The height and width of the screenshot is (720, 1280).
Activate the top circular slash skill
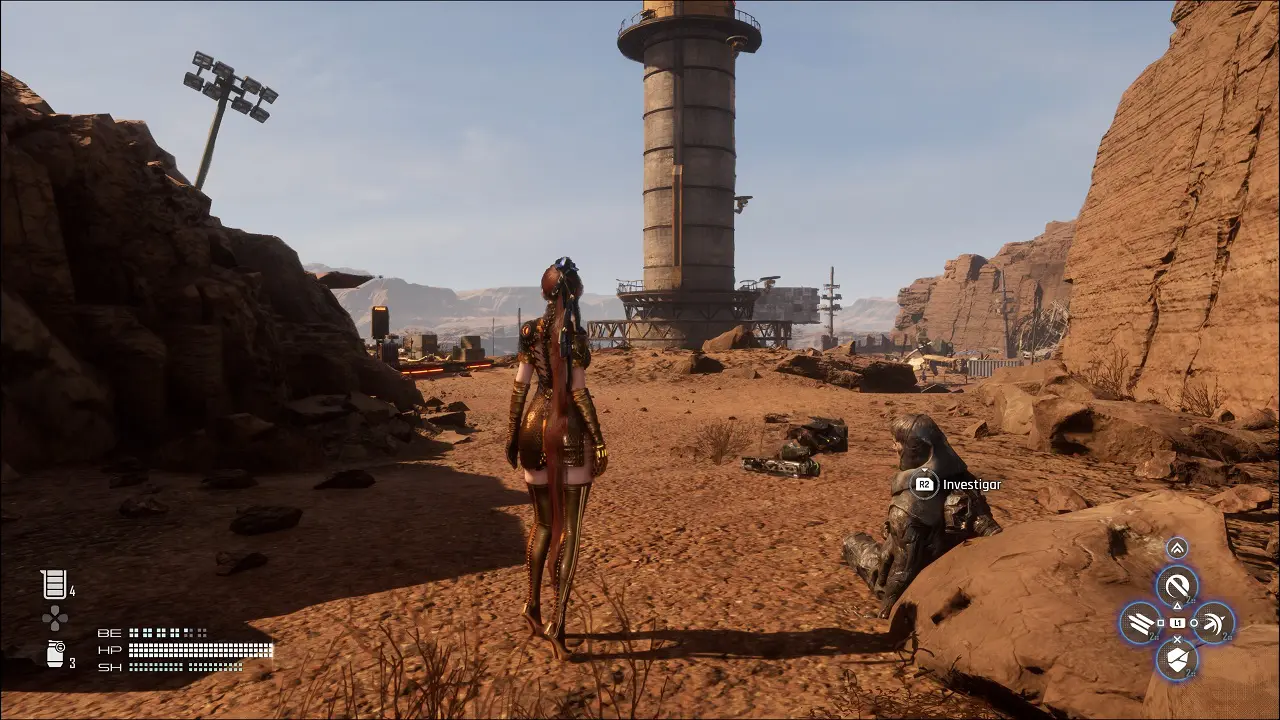click(1177, 585)
